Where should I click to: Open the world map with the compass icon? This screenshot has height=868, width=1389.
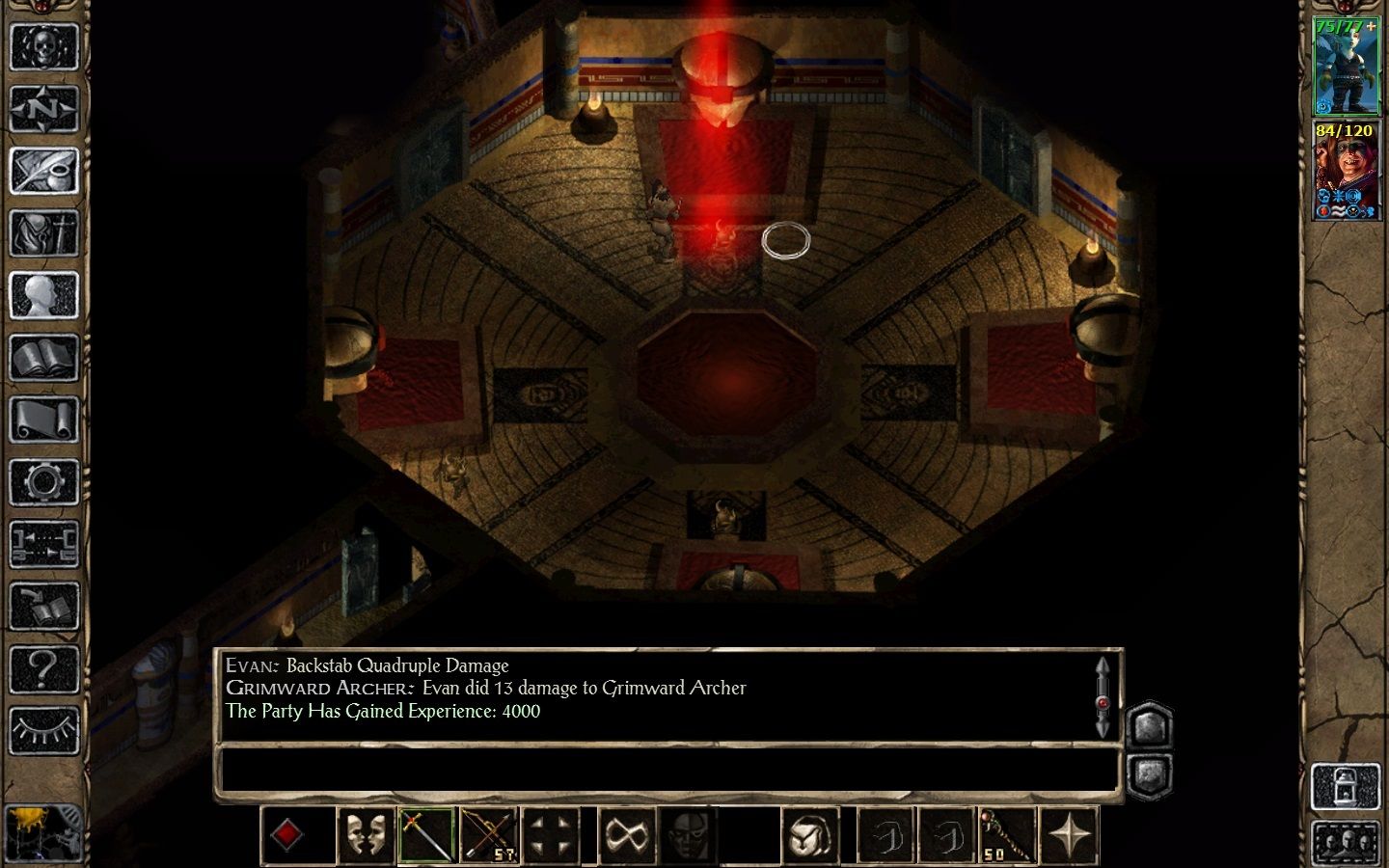(x=45, y=108)
